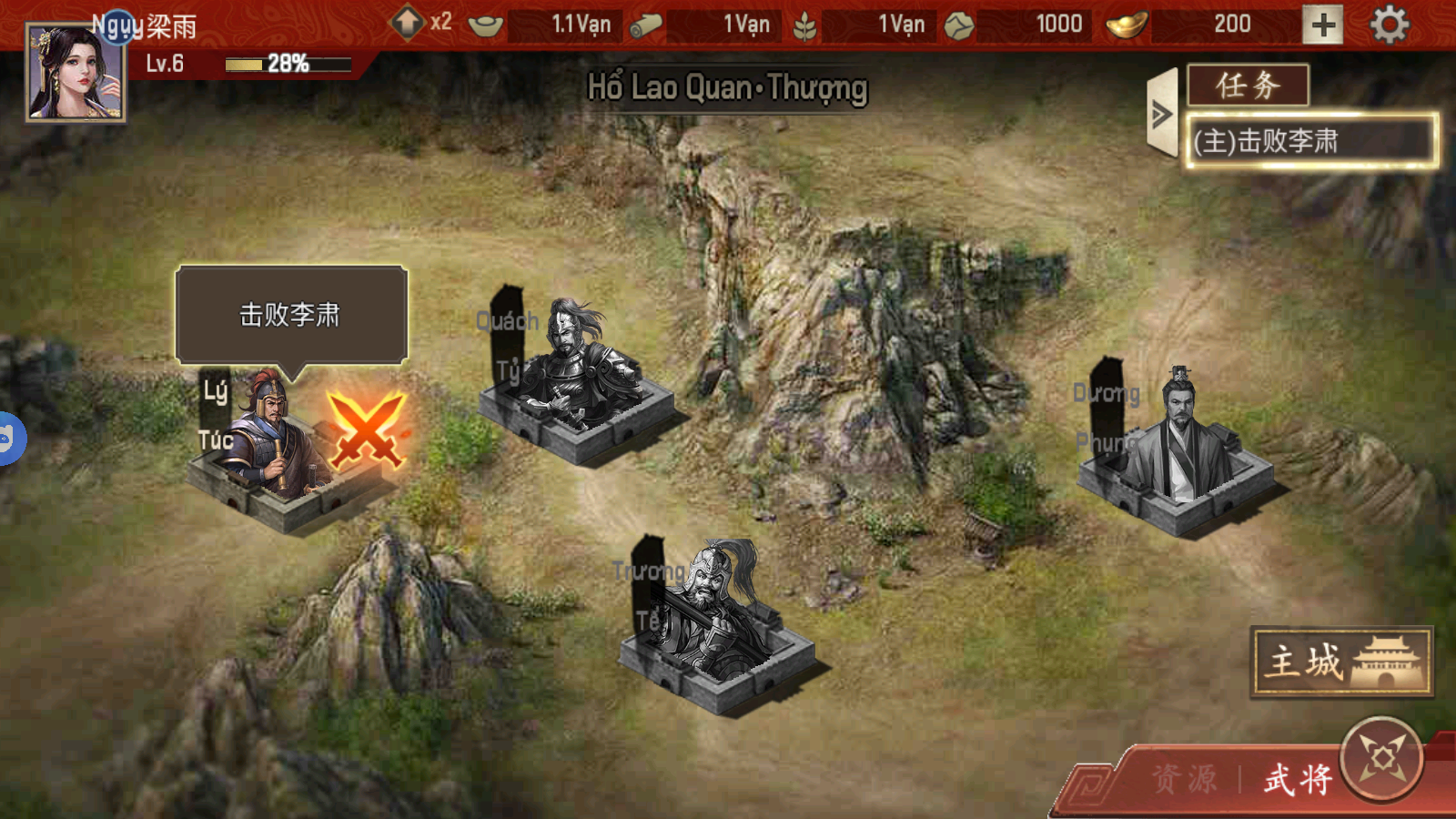Click the plus button to add gold
The height and width of the screenshot is (819, 1456).
(x=1322, y=25)
